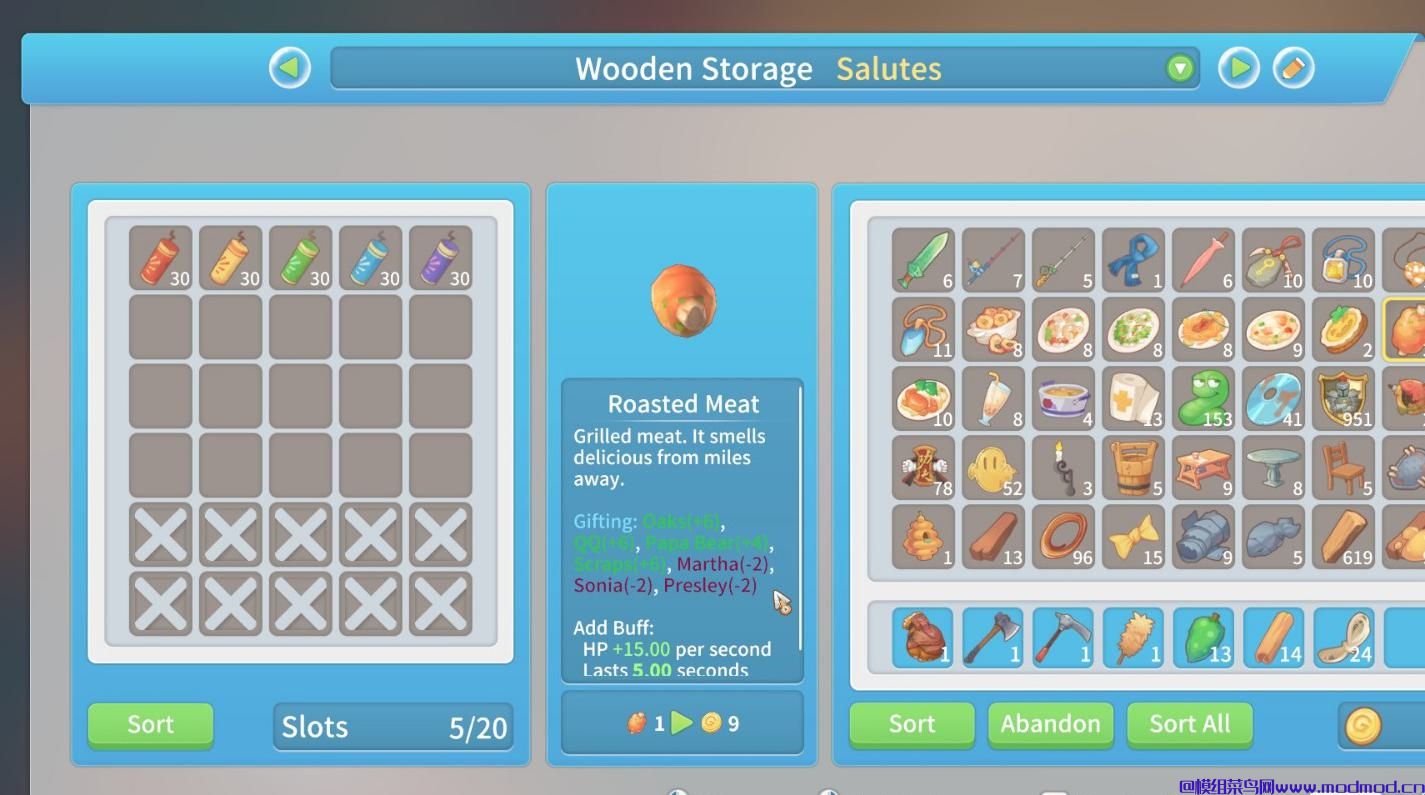Go to the previous storage box
The height and width of the screenshot is (795, 1425).
pos(290,68)
